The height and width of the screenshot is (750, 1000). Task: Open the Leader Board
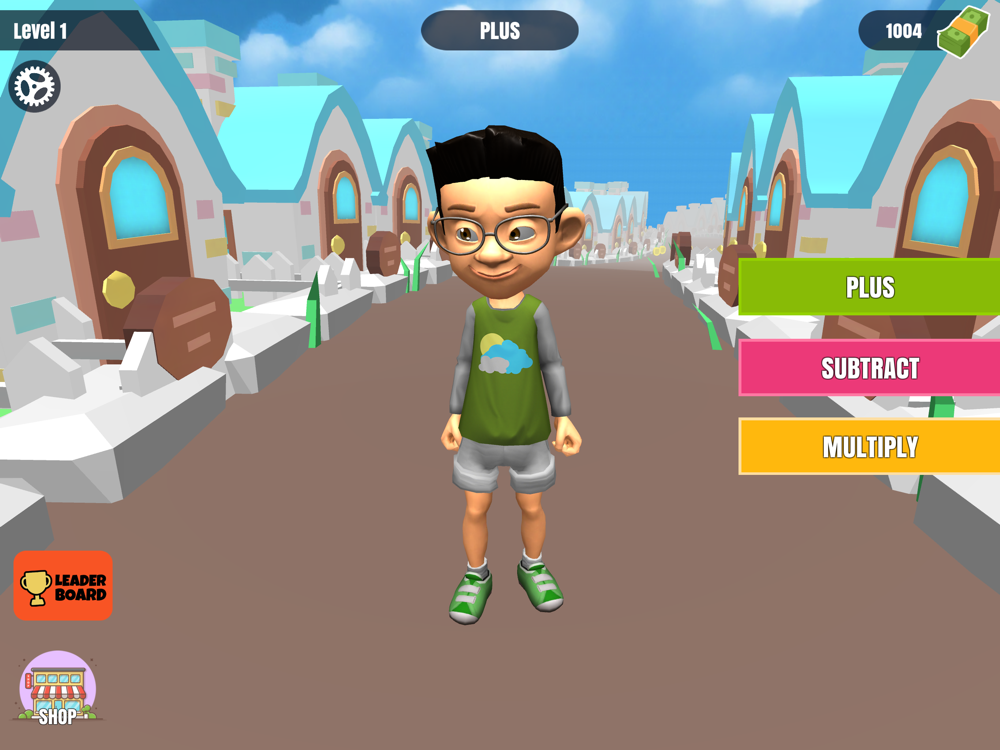pos(63,586)
